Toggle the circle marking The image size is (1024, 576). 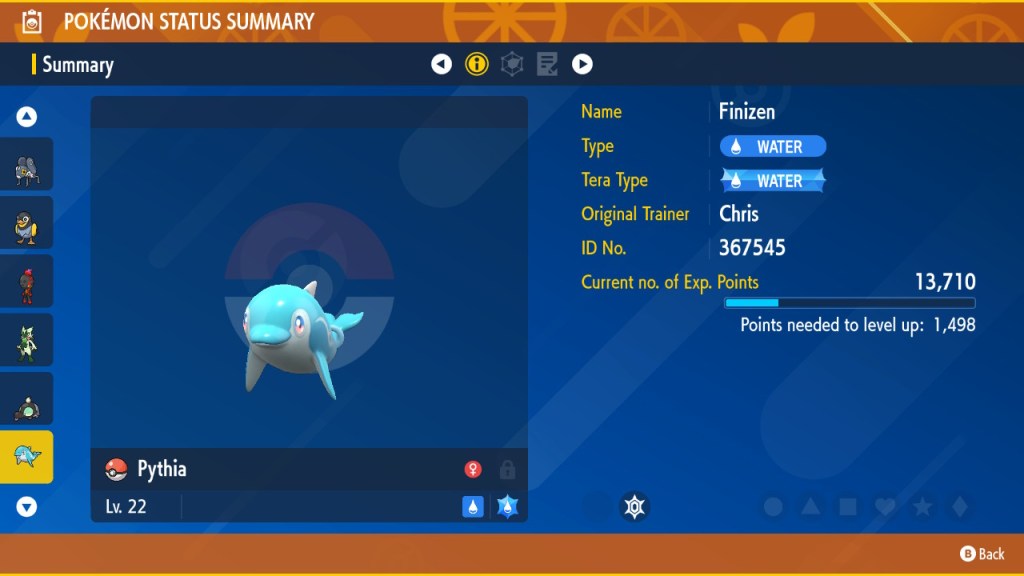(x=773, y=507)
